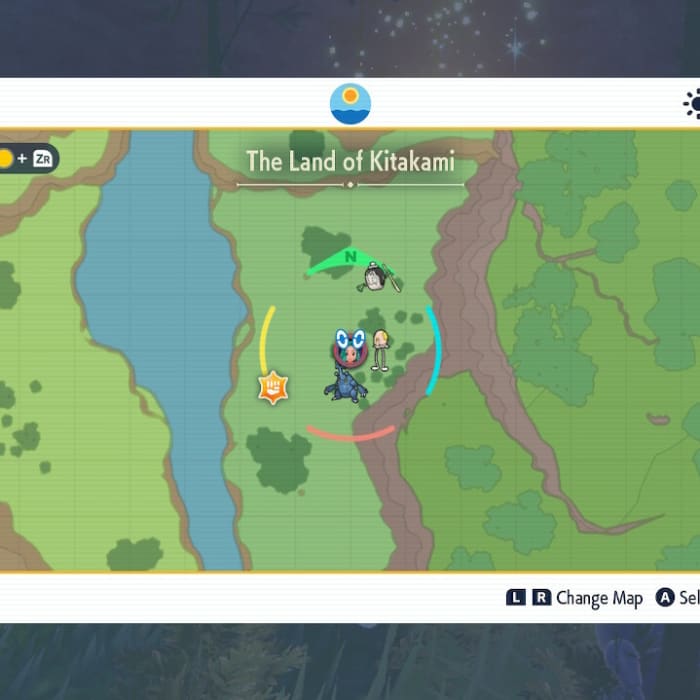
Task: Click the sun icon in the header
Action: [692, 104]
